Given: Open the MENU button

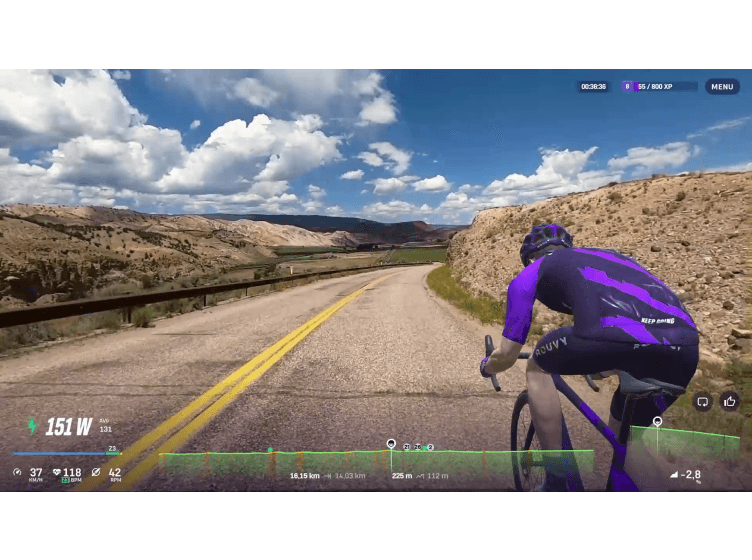Looking at the screenshot, I should click(722, 87).
